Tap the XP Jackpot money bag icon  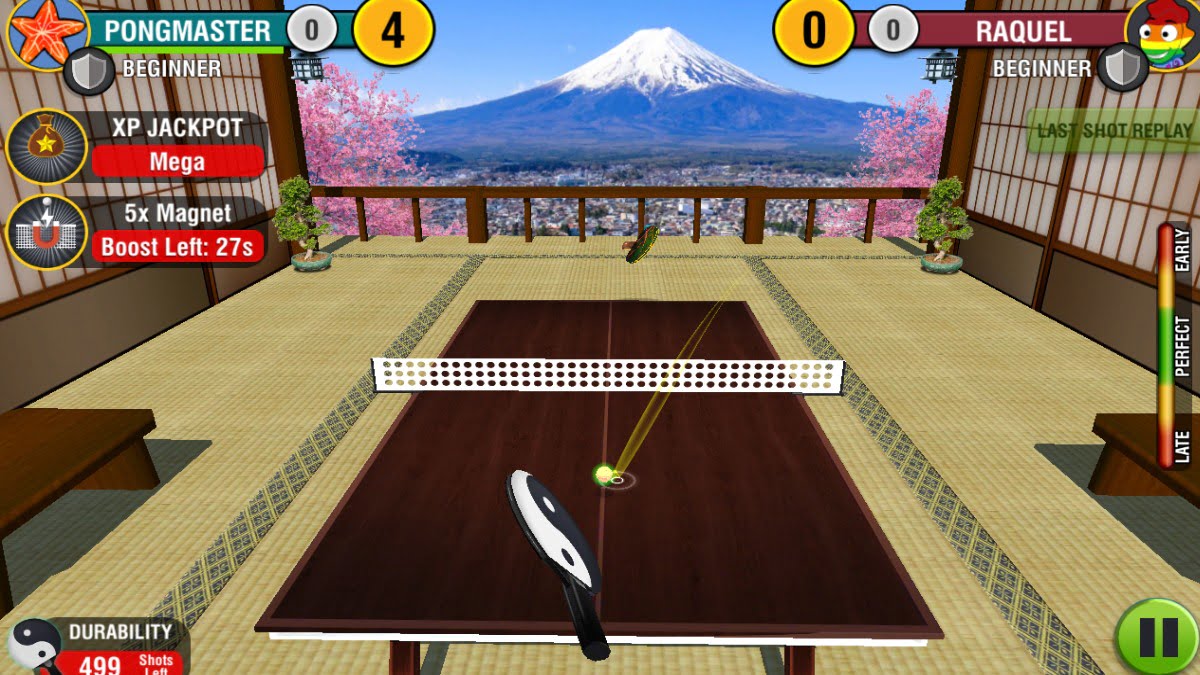pyautogui.click(x=46, y=146)
